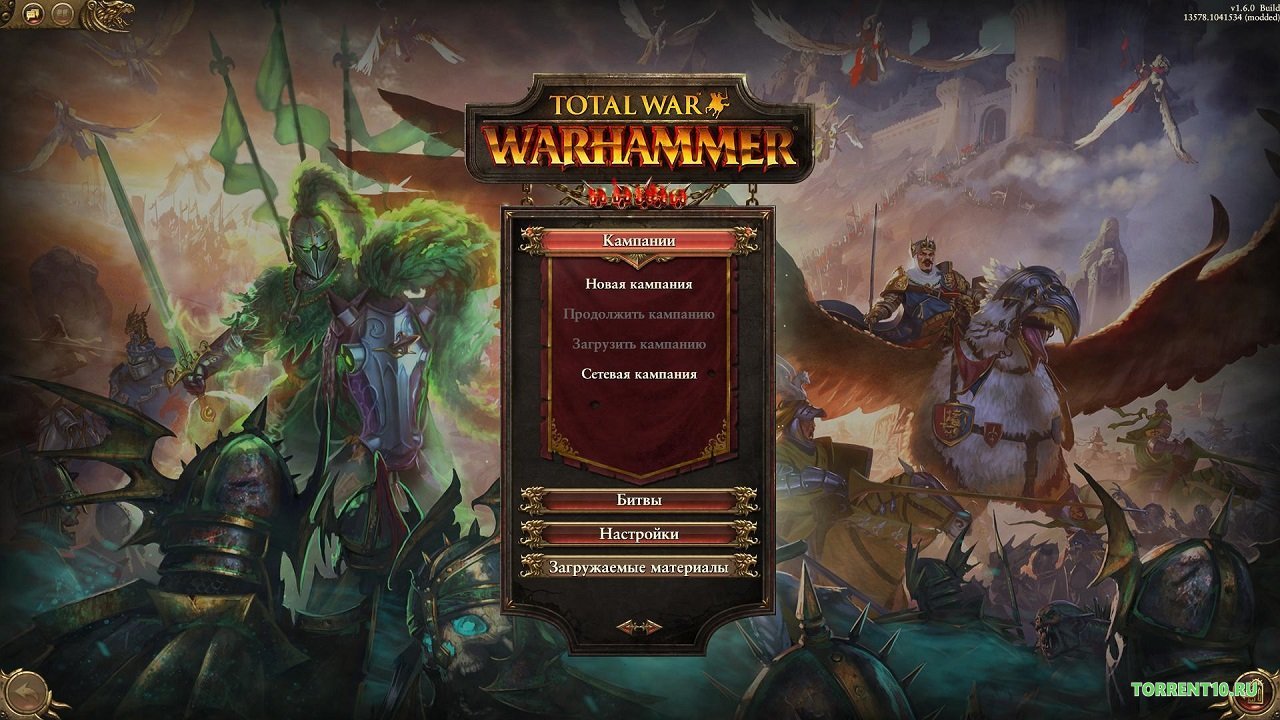Collapse the Кампании menu section
This screenshot has height=720, width=1280.
point(639,239)
